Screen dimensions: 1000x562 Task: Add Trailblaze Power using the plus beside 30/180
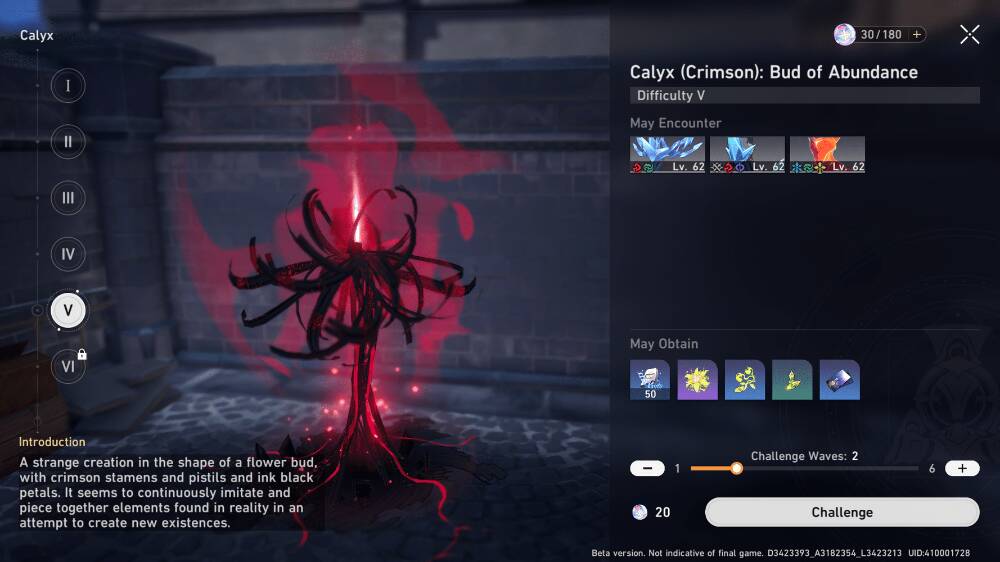point(915,35)
